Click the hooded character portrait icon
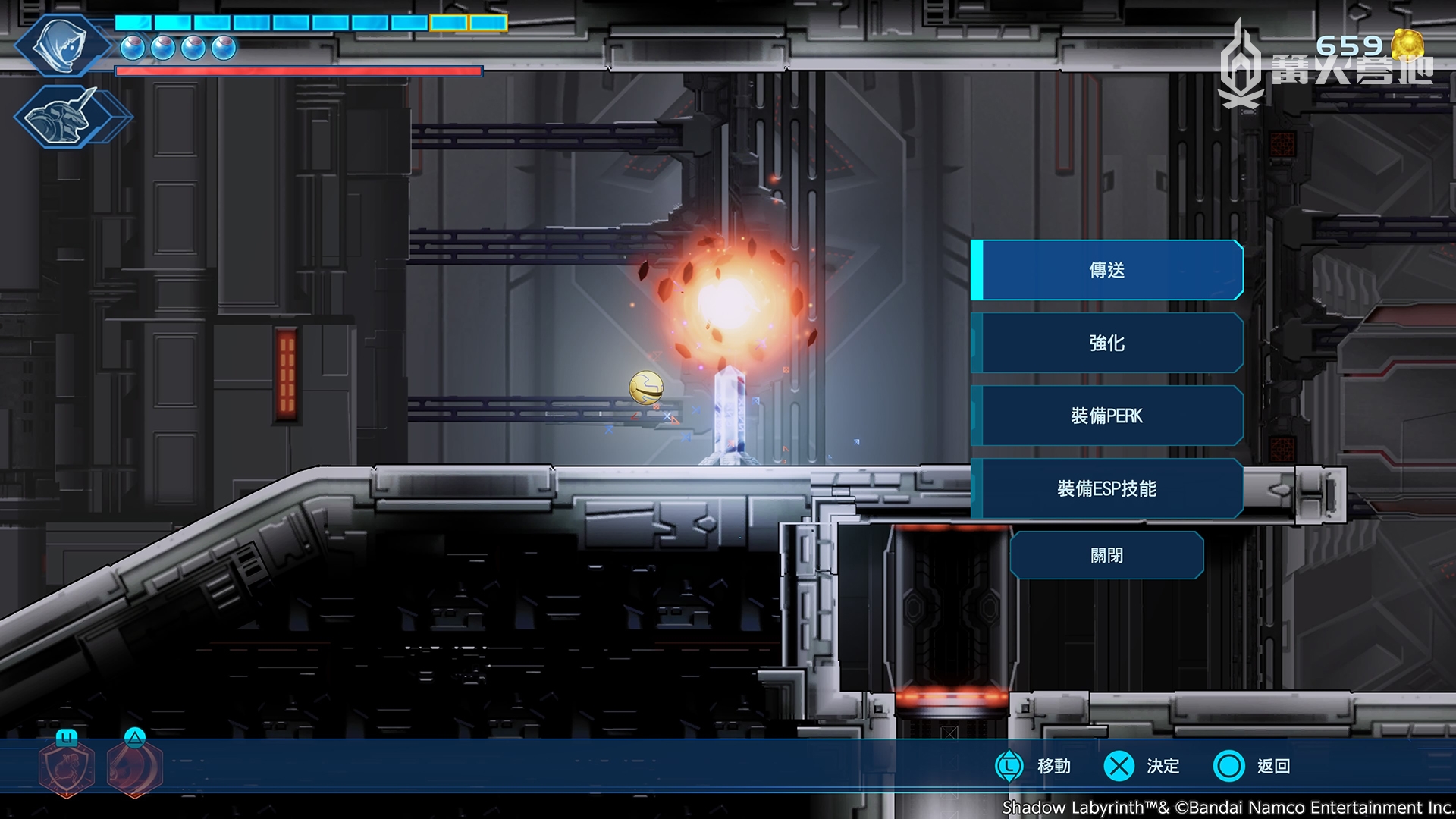 point(61,44)
